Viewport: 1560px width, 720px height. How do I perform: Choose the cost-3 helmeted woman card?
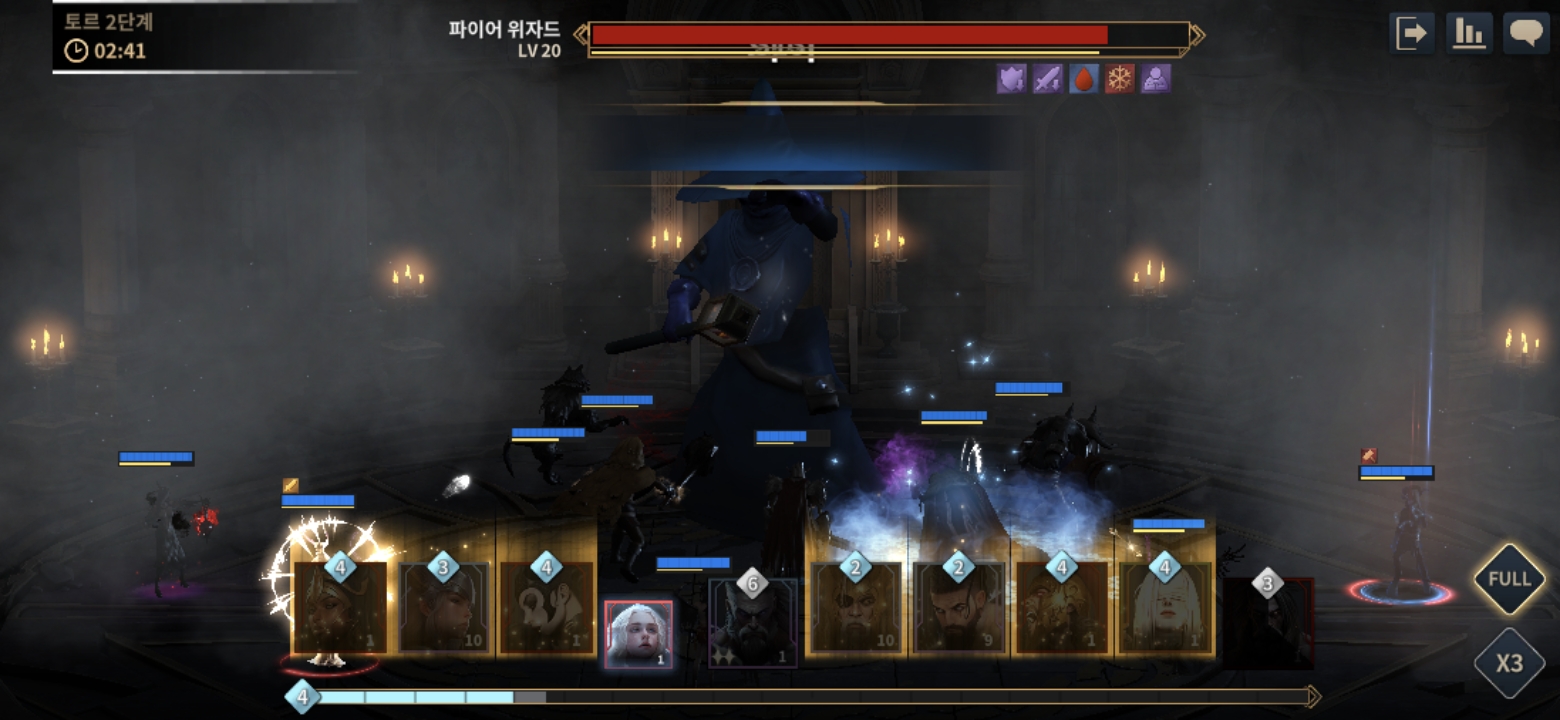tap(444, 608)
